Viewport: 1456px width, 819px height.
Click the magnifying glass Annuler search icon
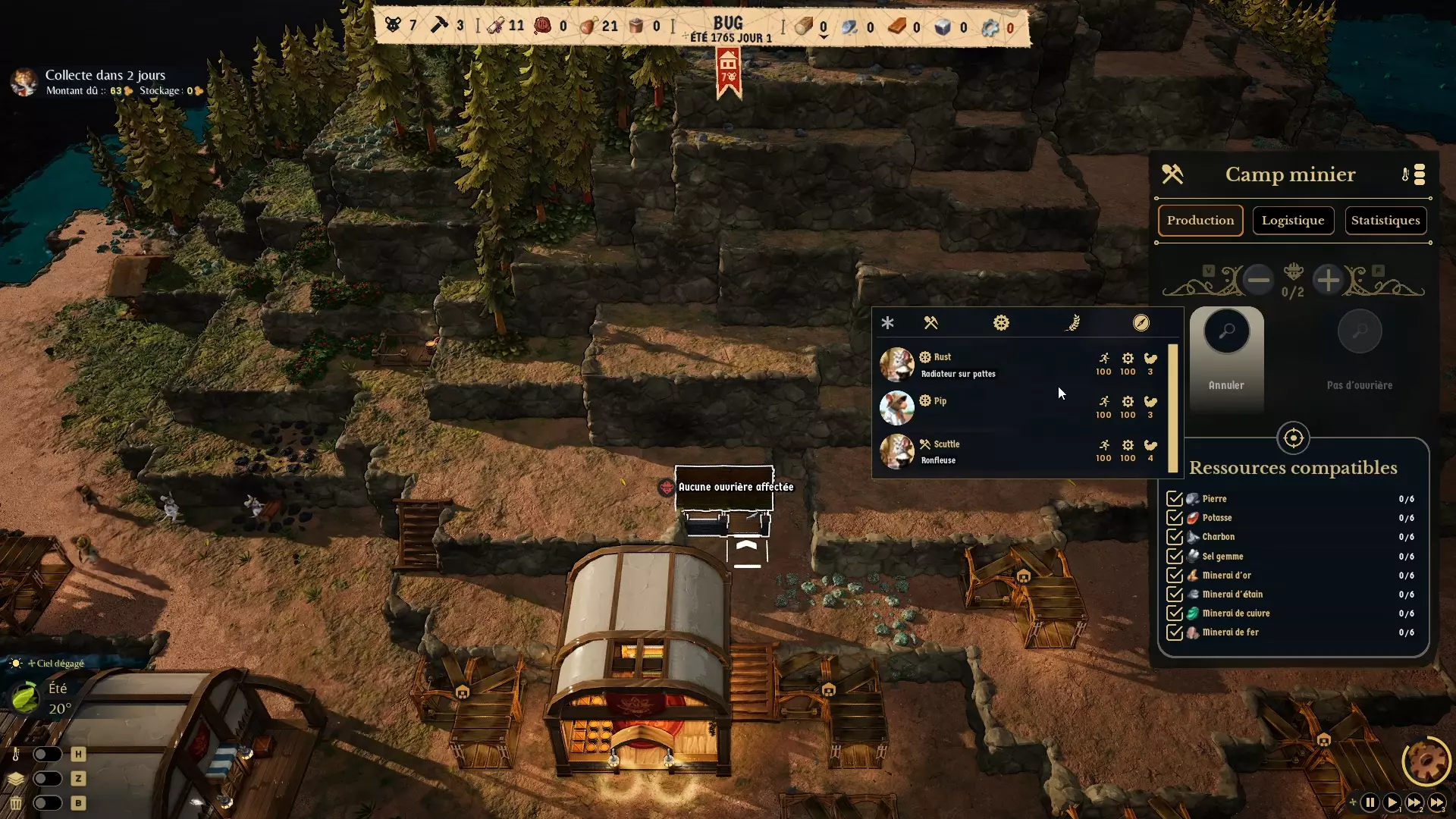pyautogui.click(x=1226, y=331)
